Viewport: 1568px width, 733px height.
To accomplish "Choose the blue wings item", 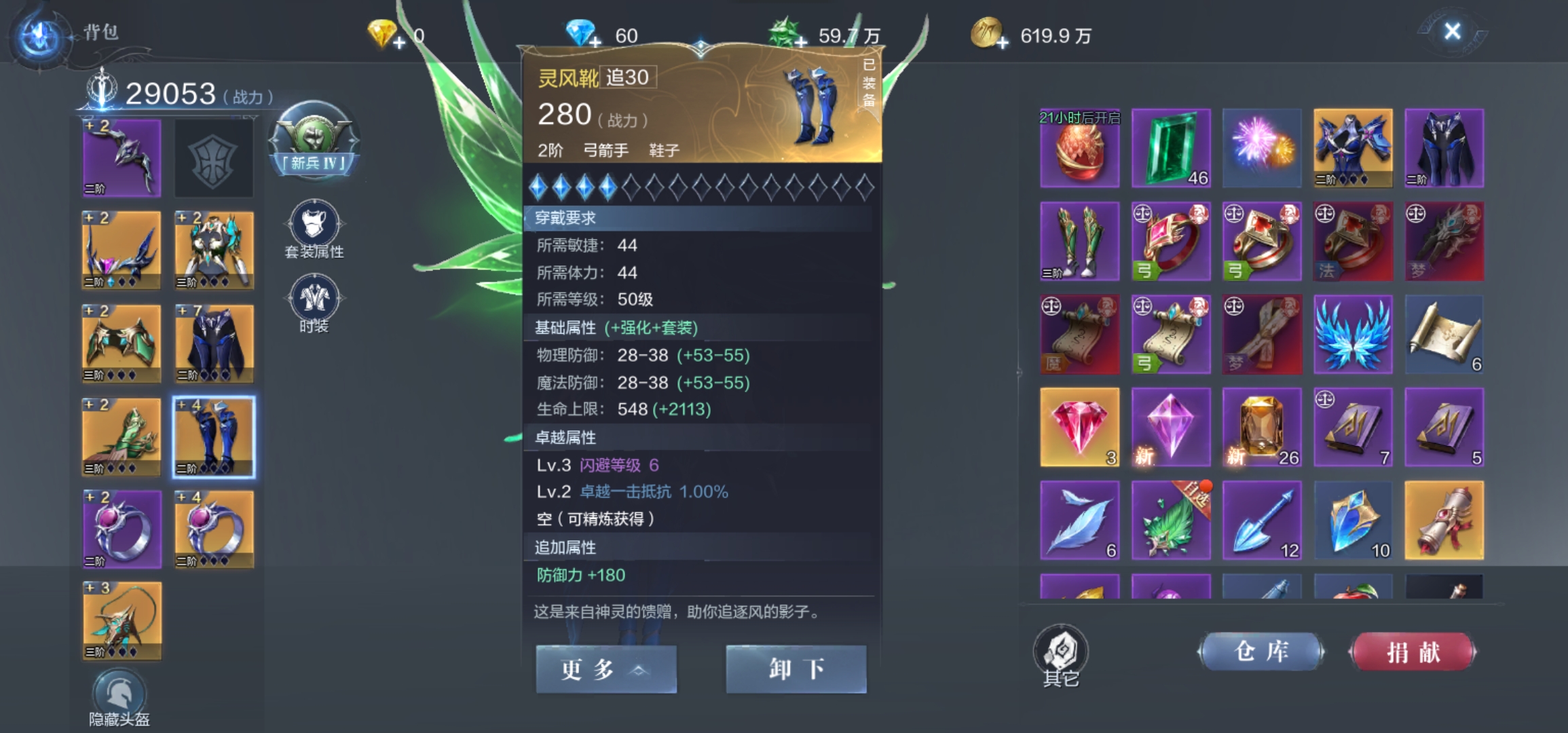I will click(1352, 335).
